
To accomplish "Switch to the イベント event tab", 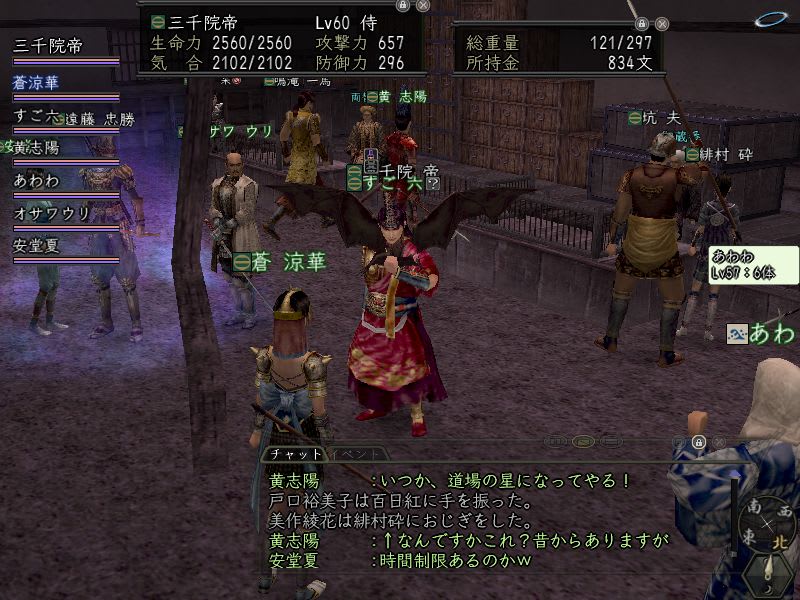I will point(354,454).
